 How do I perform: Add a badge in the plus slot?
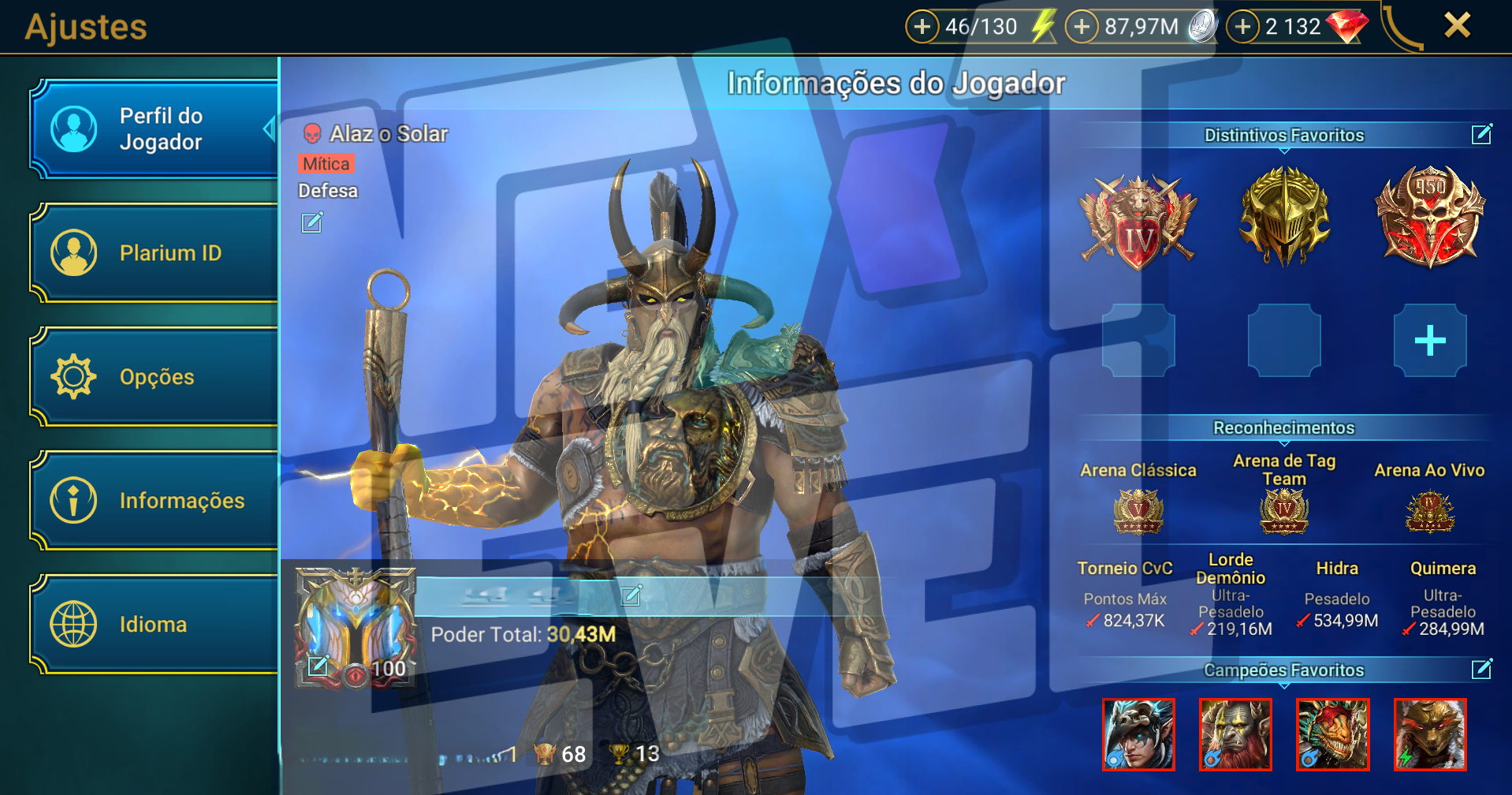coord(1429,341)
